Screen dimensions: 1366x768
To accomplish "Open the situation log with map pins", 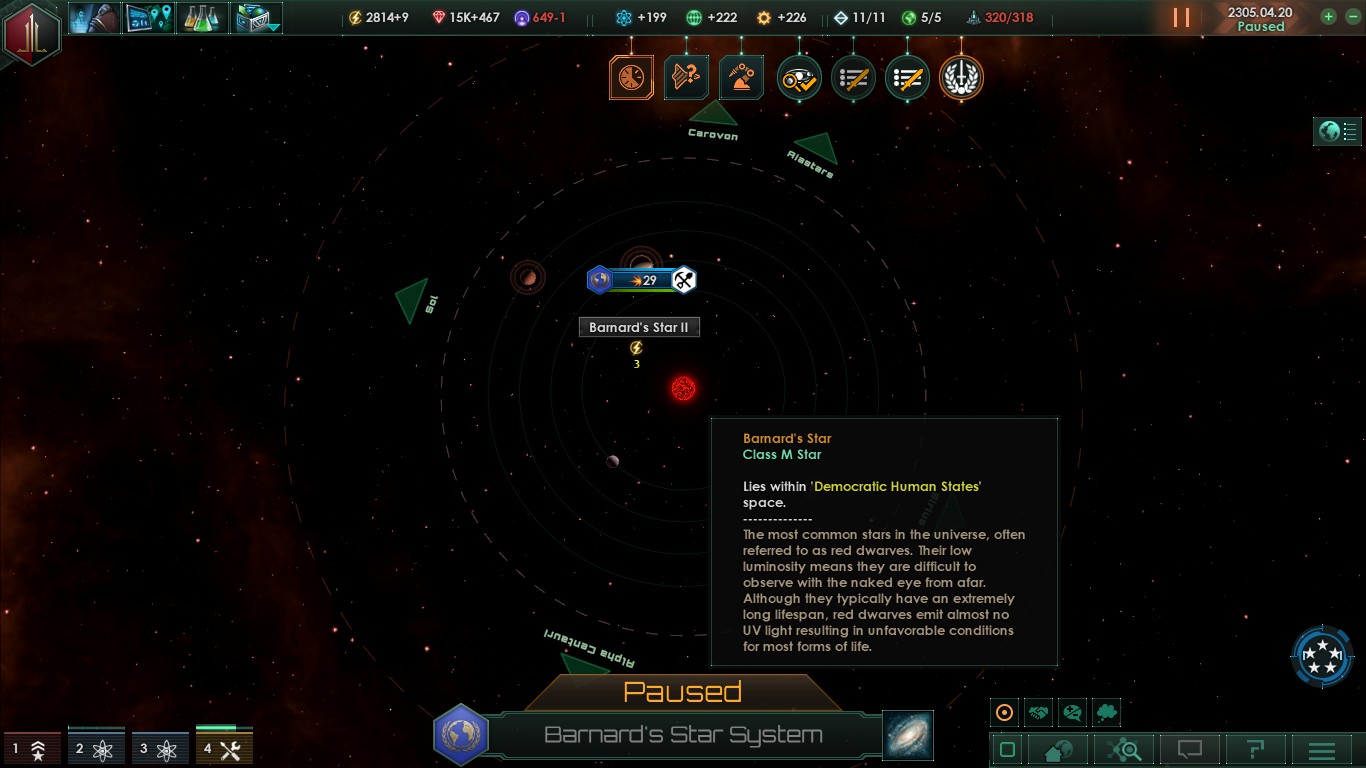I will [x=149, y=17].
